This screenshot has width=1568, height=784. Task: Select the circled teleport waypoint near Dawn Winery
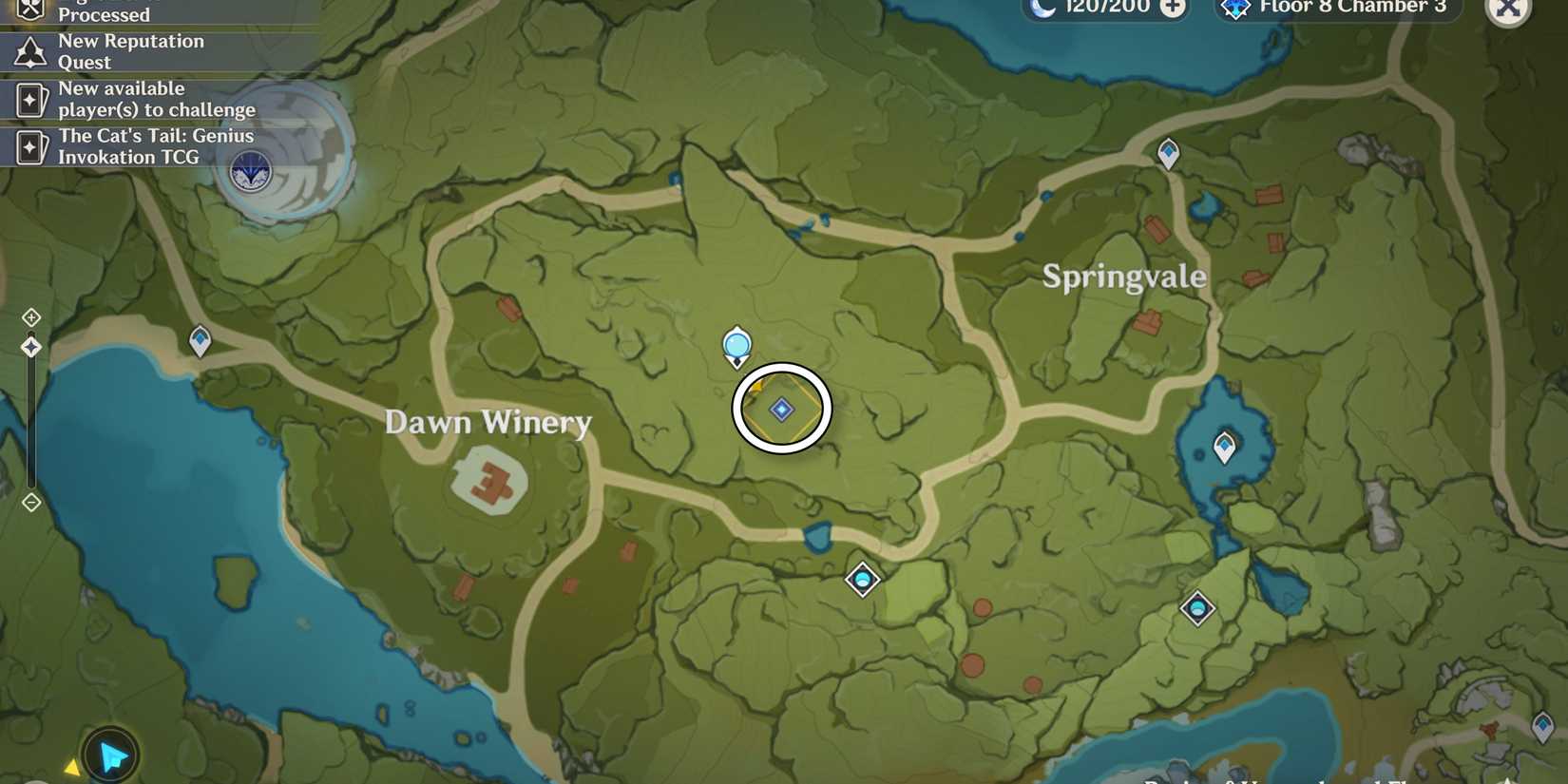[781, 409]
